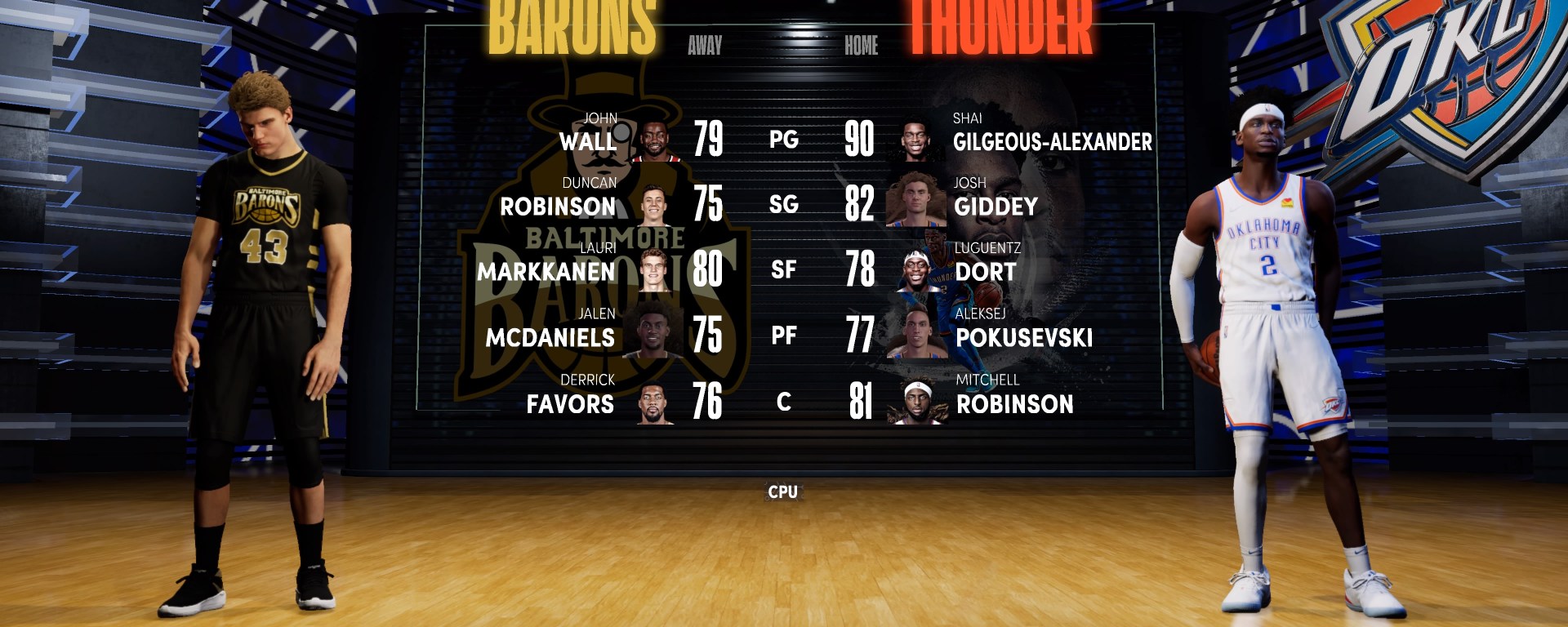Image resolution: width=1568 pixels, height=627 pixels.
Task: Pick Jalen McDaniels from the away lineup
Action: coord(550,337)
